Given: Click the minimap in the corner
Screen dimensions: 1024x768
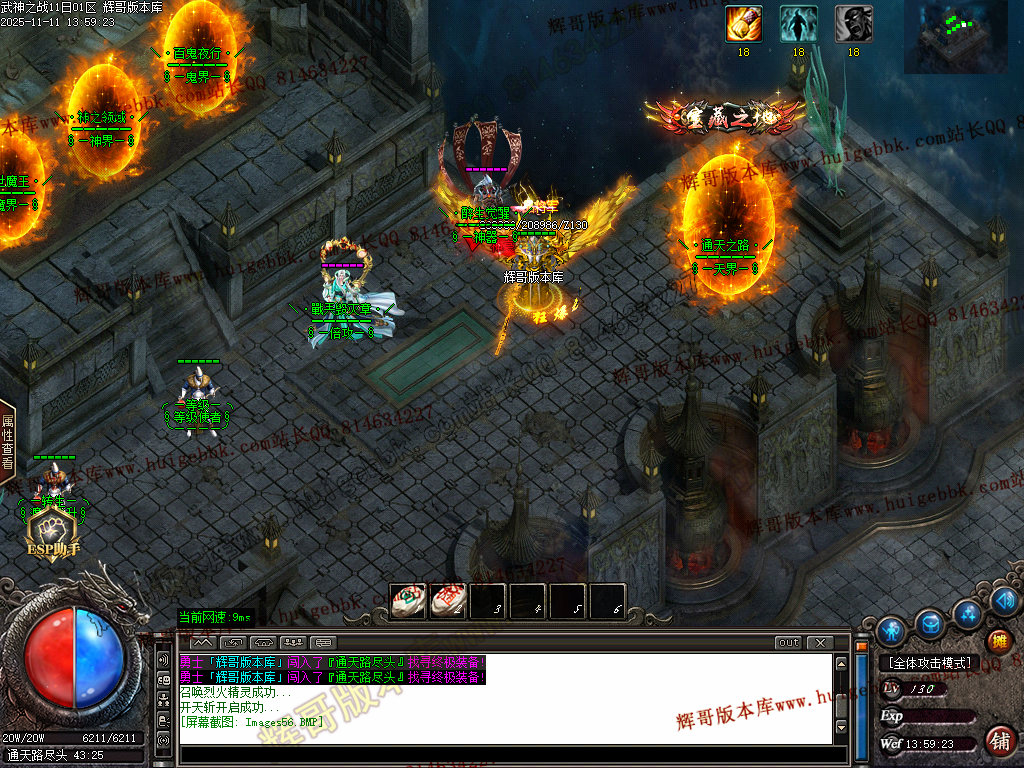Looking at the screenshot, I should 956,37.
